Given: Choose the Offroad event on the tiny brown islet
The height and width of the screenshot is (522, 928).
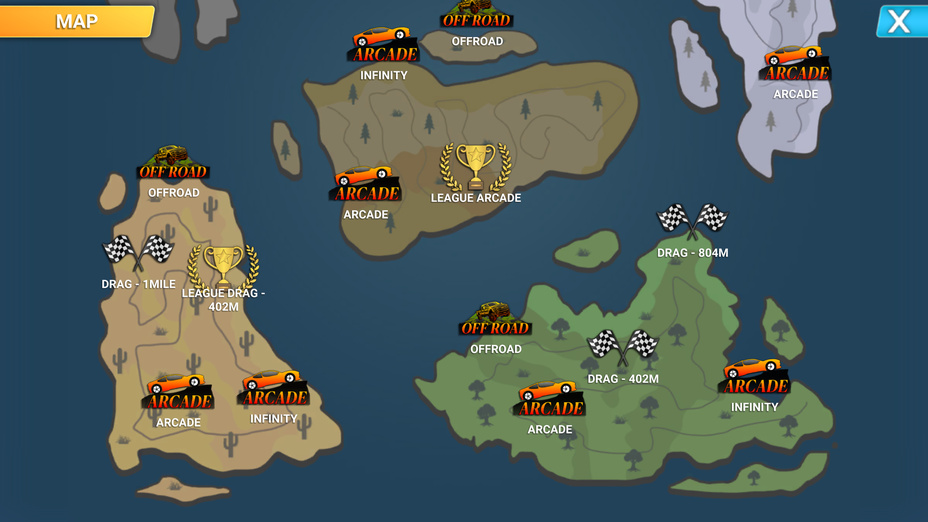Looking at the screenshot, I should pos(477,15).
